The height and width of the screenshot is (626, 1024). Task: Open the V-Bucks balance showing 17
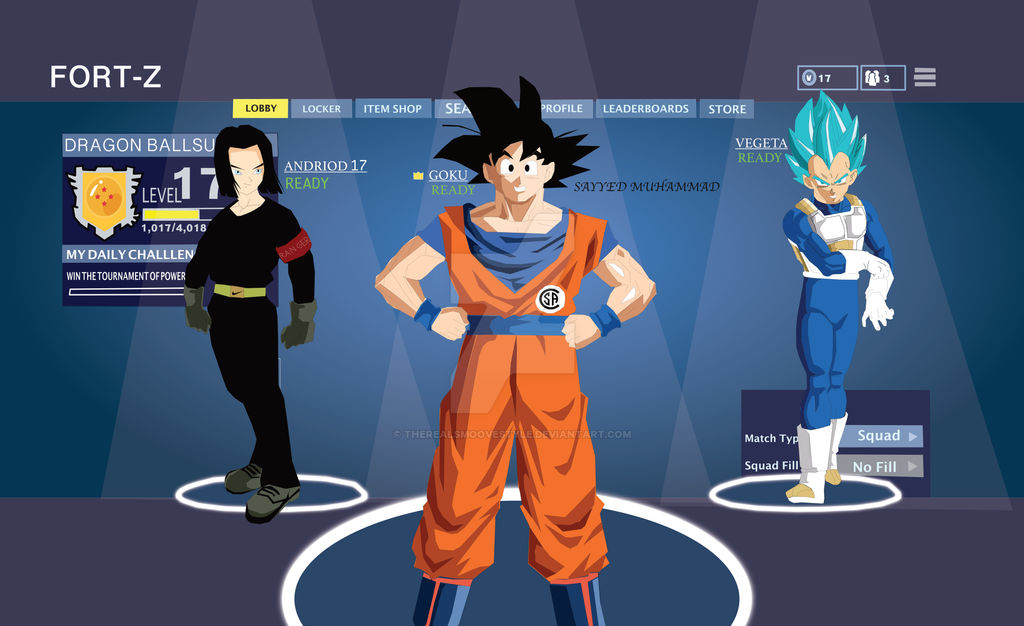tap(827, 78)
